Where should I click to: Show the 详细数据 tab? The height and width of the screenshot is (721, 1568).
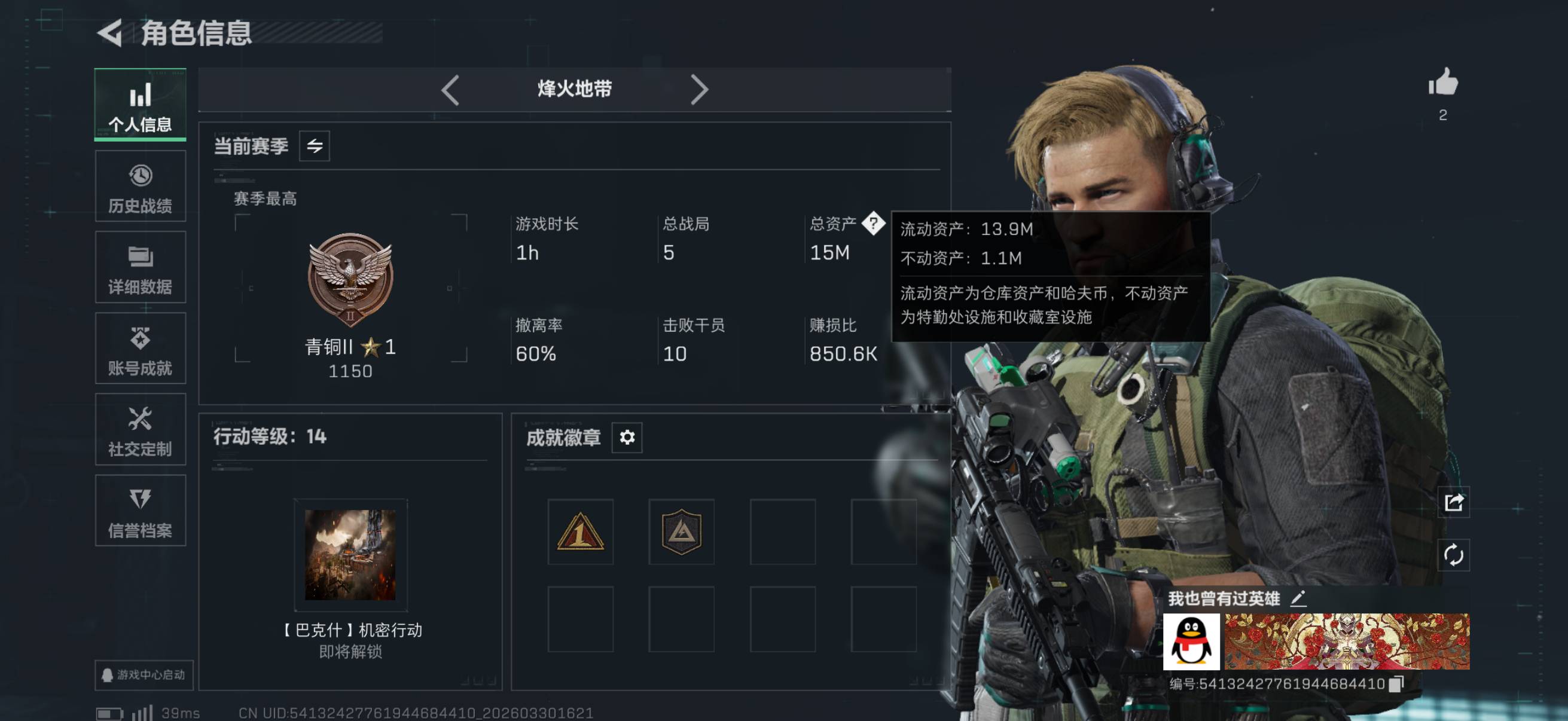pos(140,268)
